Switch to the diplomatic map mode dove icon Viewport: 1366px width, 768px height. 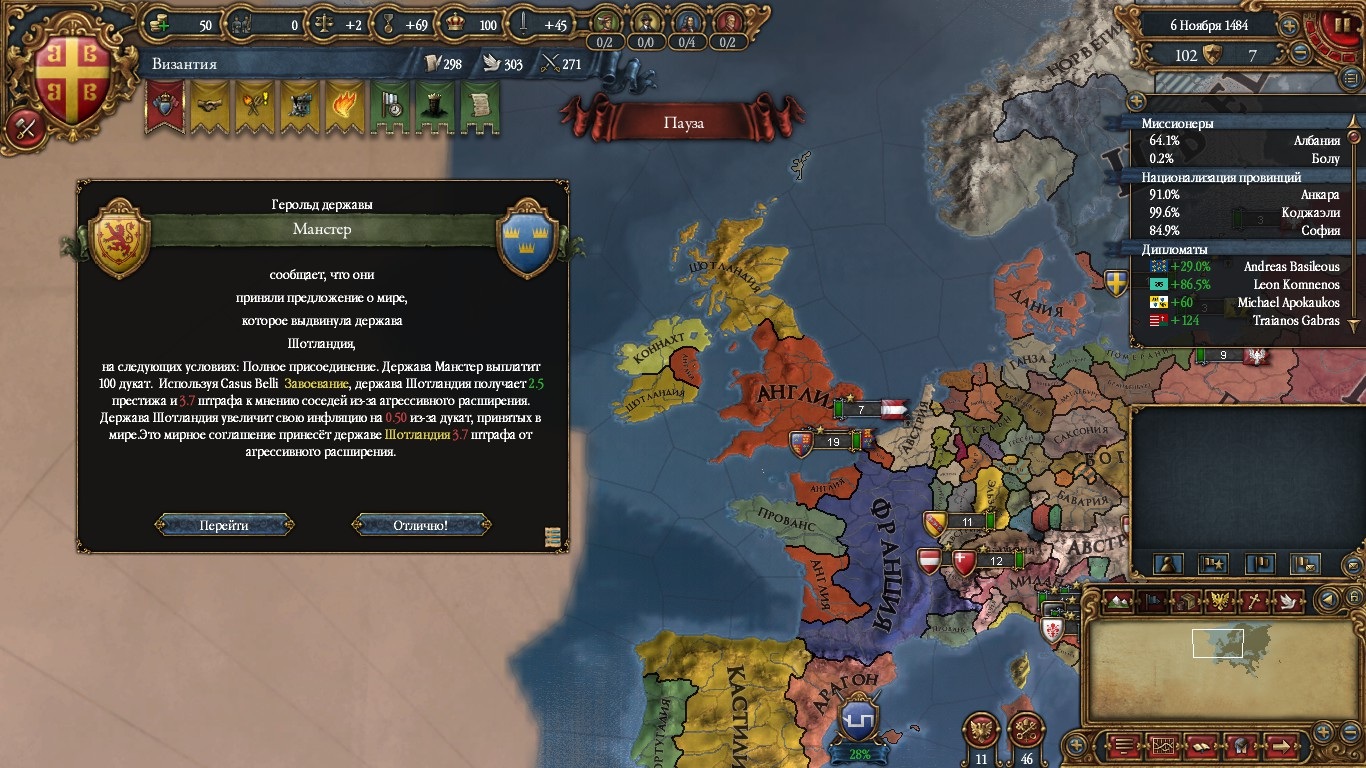click(x=1288, y=601)
